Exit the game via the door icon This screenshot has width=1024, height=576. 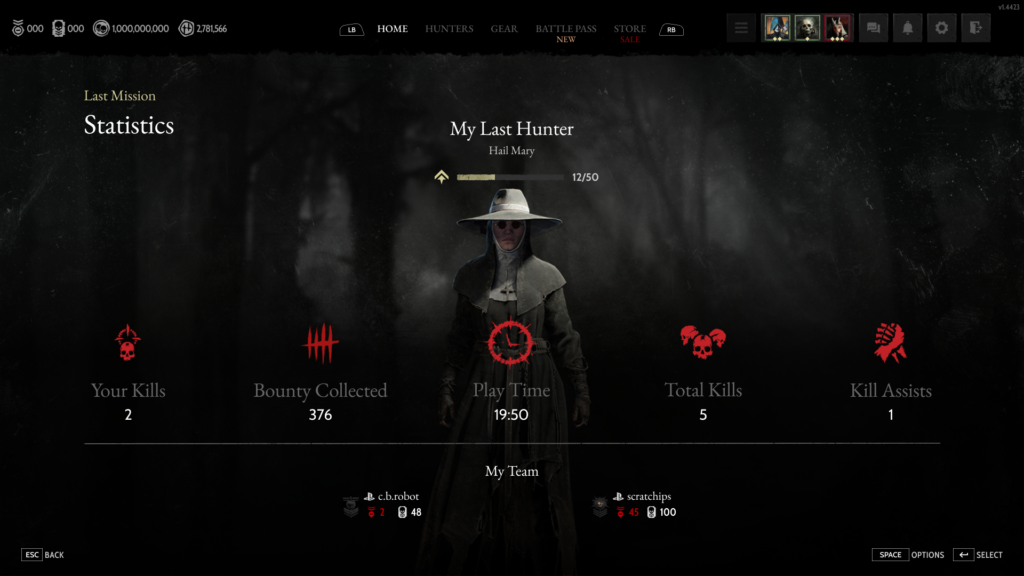pyautogui.click(x=975, y=28)
